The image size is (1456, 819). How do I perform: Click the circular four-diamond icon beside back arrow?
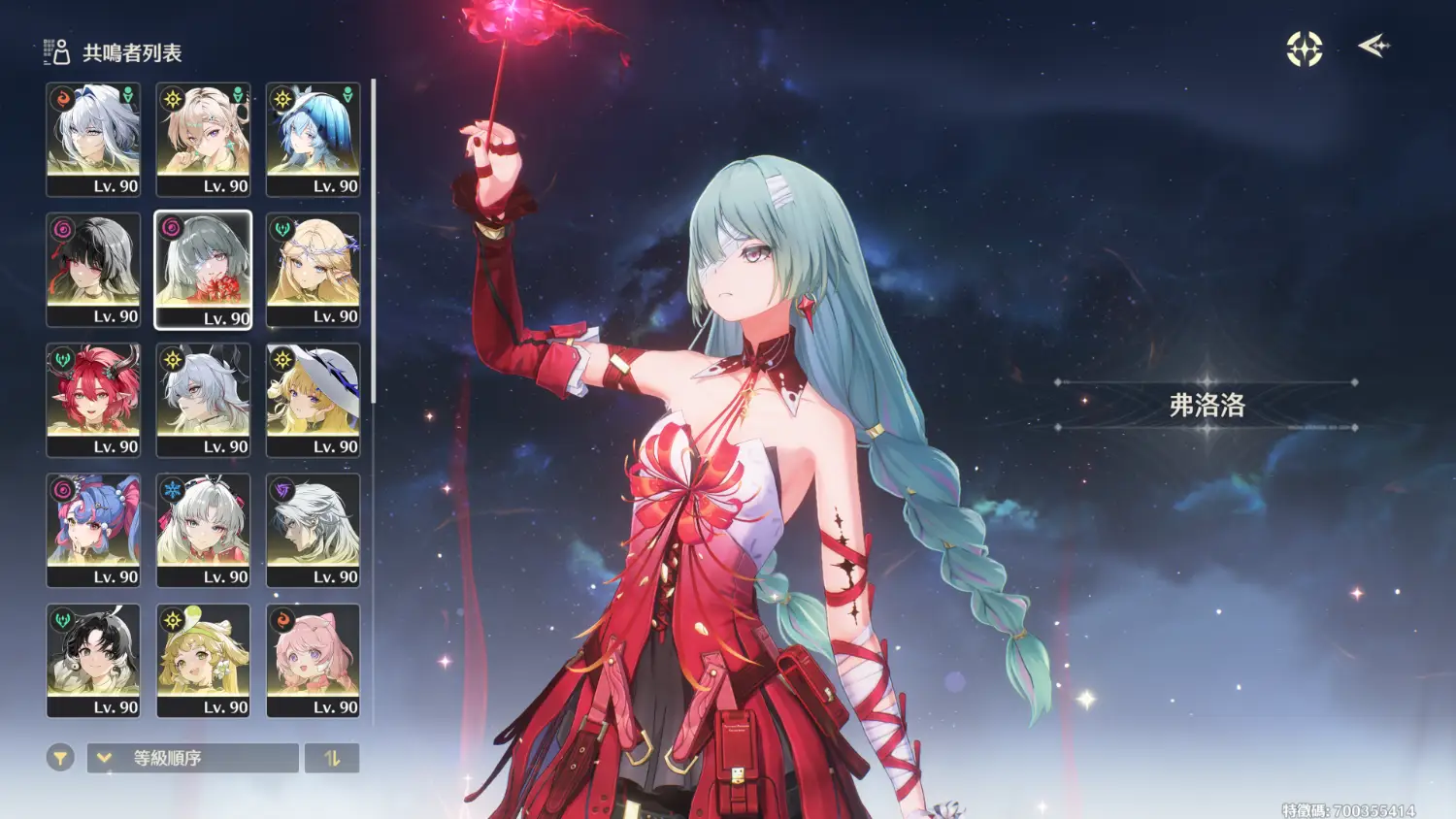tap(1305, 49)
